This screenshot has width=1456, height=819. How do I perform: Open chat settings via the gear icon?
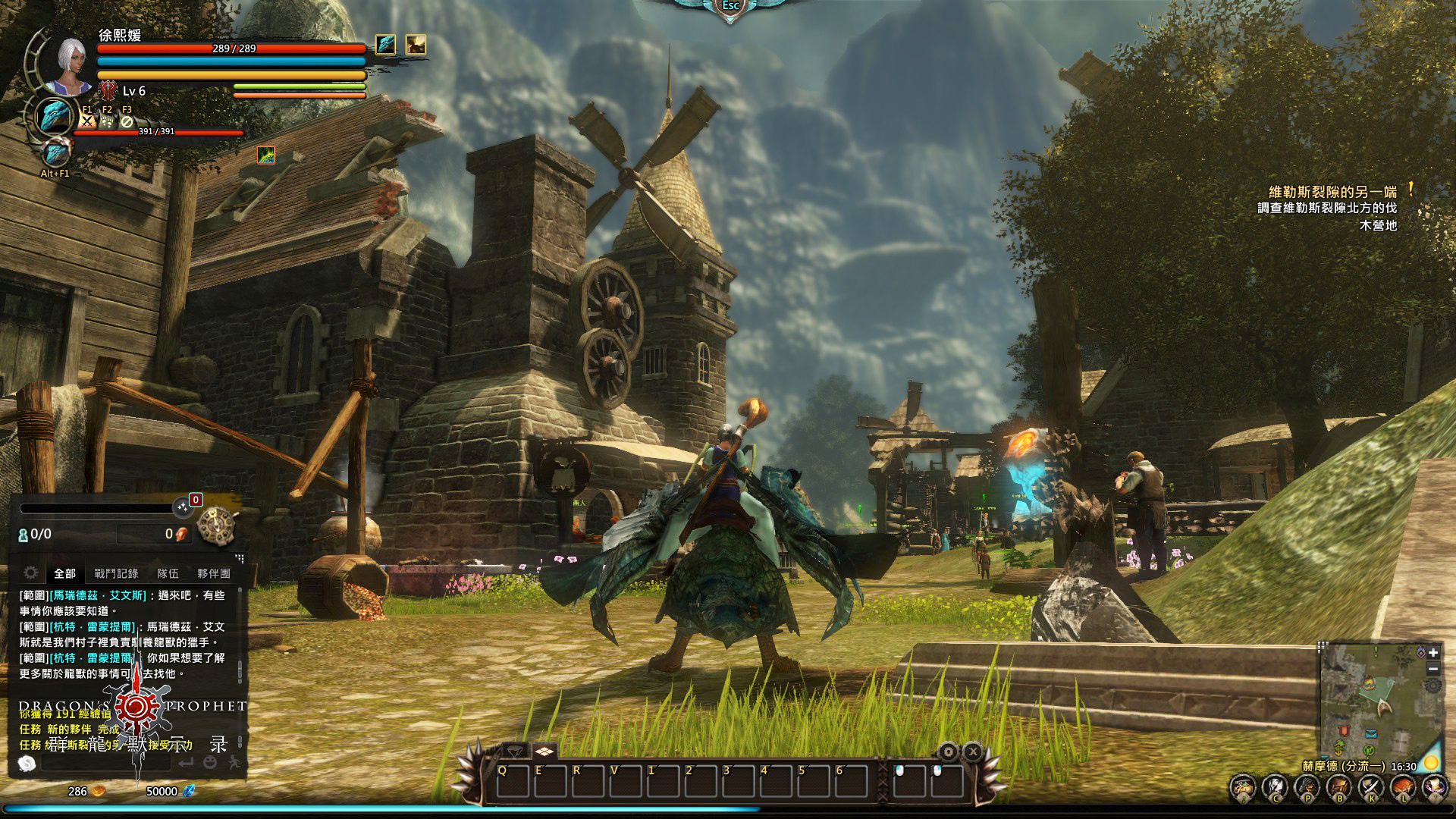[x=30, y=573]
